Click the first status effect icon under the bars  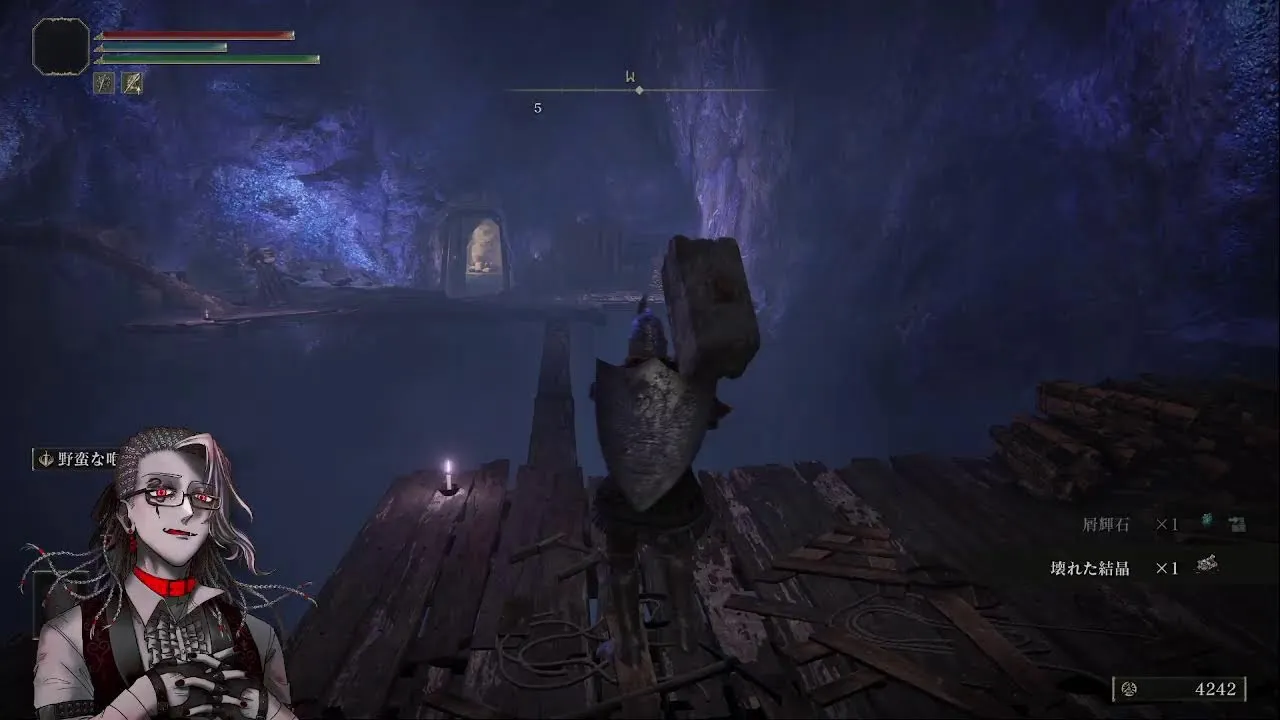click(x=103, y=84)
